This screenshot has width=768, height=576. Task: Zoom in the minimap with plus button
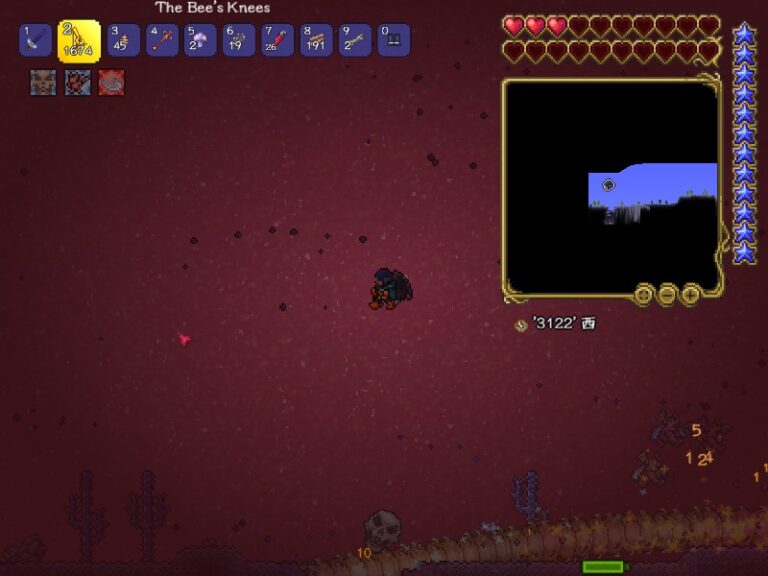tap(690, 294)
